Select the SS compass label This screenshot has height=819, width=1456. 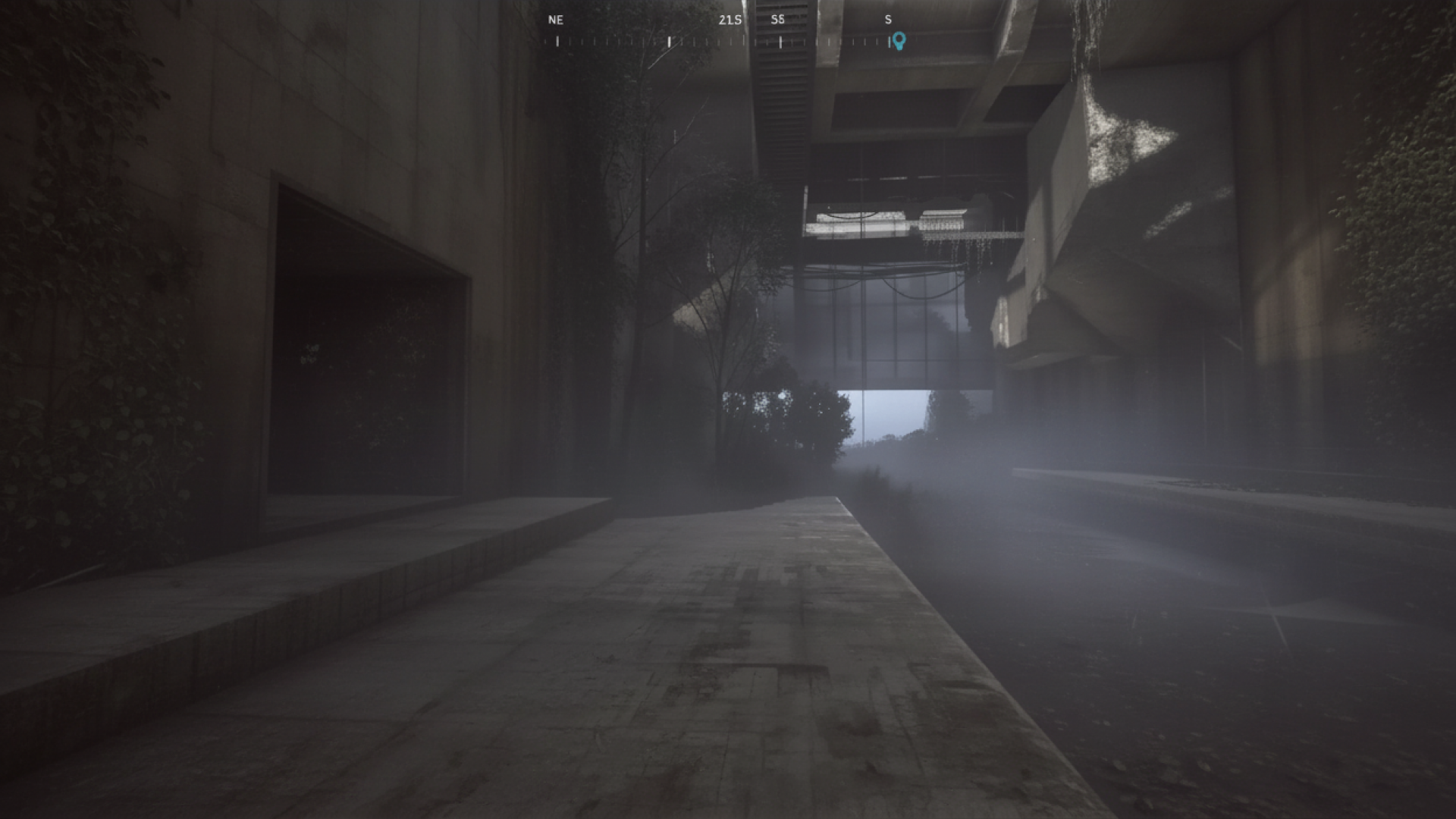[x=778, y=20]
